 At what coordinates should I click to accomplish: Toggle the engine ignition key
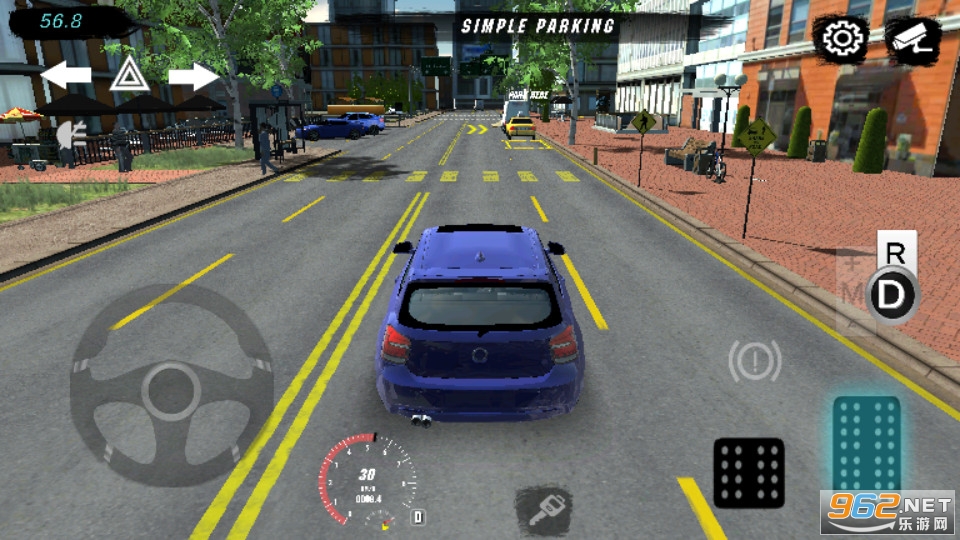[x=543, y=510]
